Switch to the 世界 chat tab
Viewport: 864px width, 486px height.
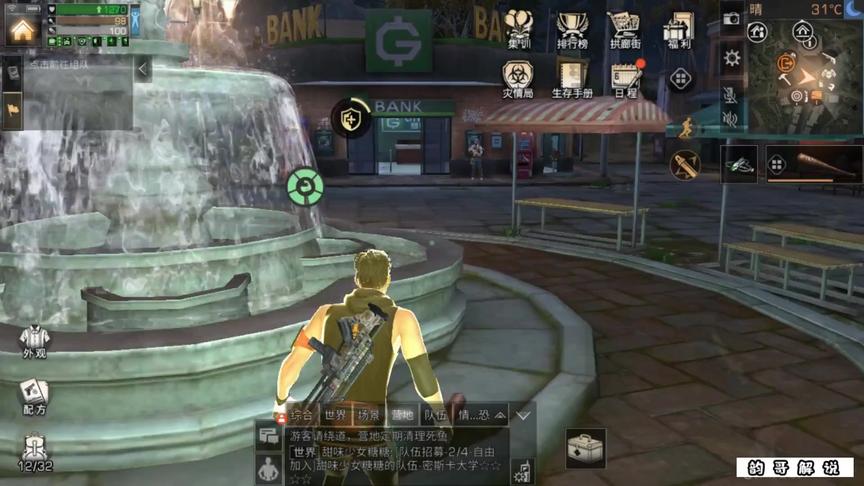click(335, 414)
